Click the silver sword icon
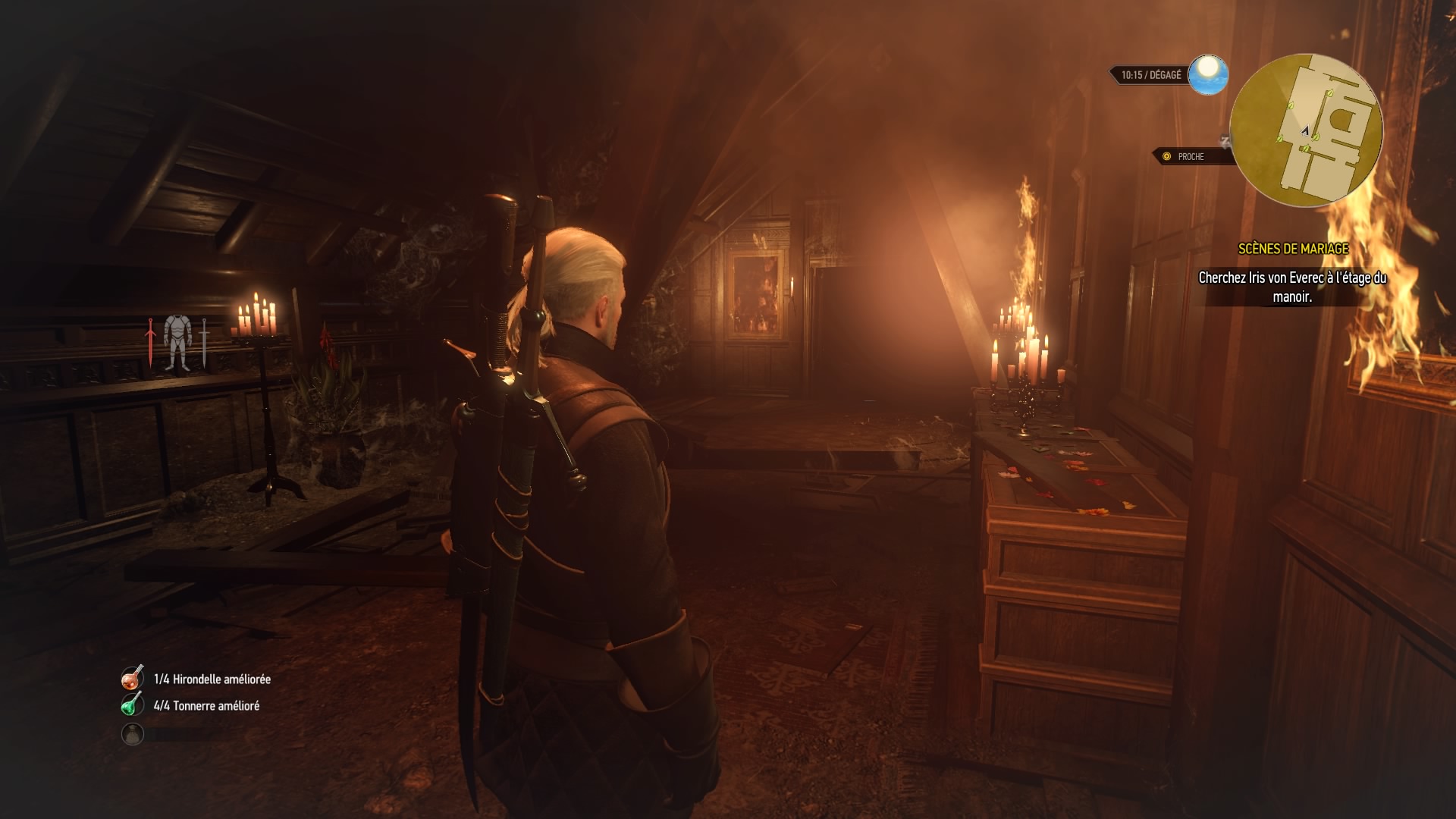Viewport: 1456px width, 819px height. coord(204,343)
